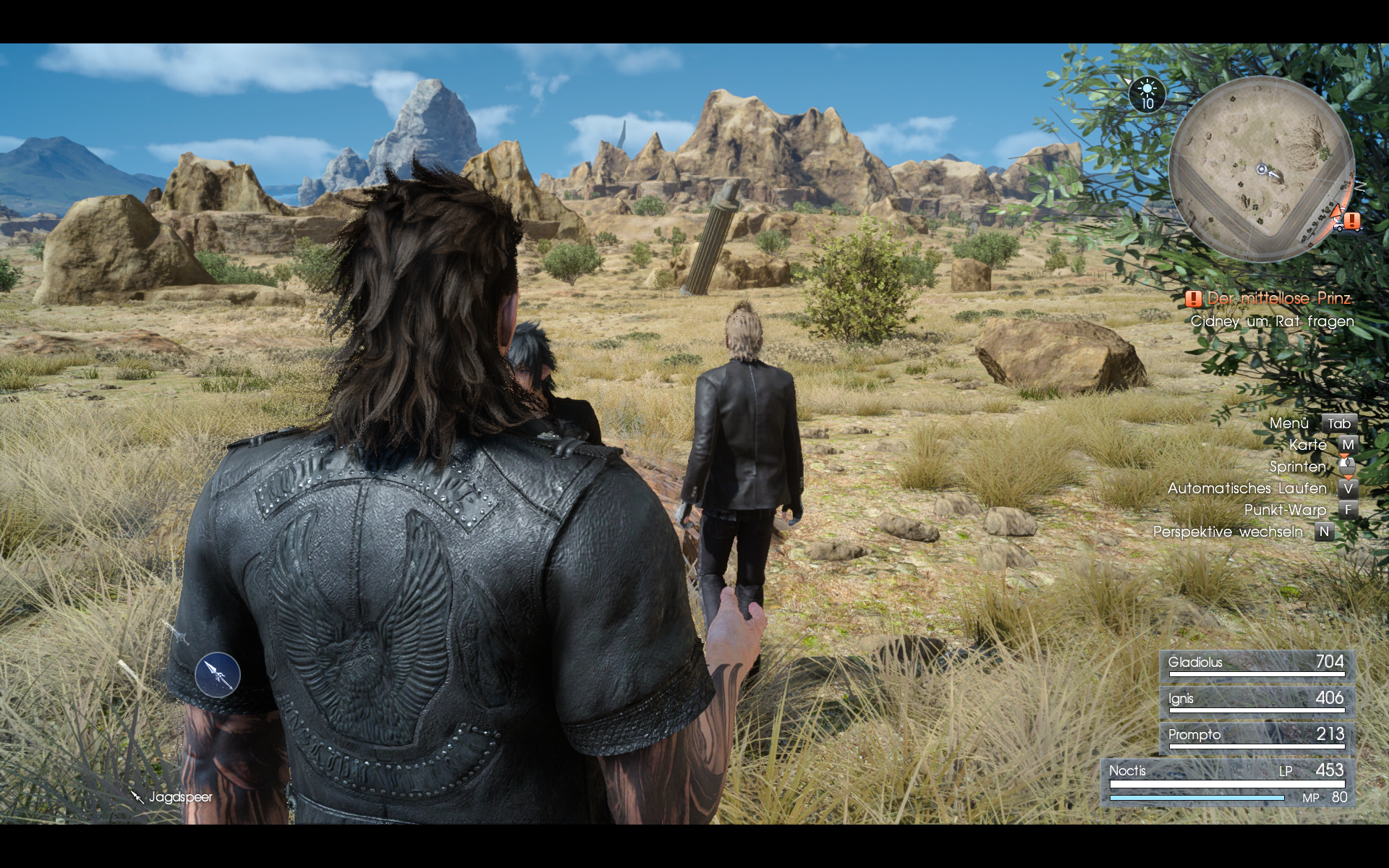Viewport: 1389px width, 868px height.
Task: Click the caravan vehicle icon on the minimap
Action: 1339,228
